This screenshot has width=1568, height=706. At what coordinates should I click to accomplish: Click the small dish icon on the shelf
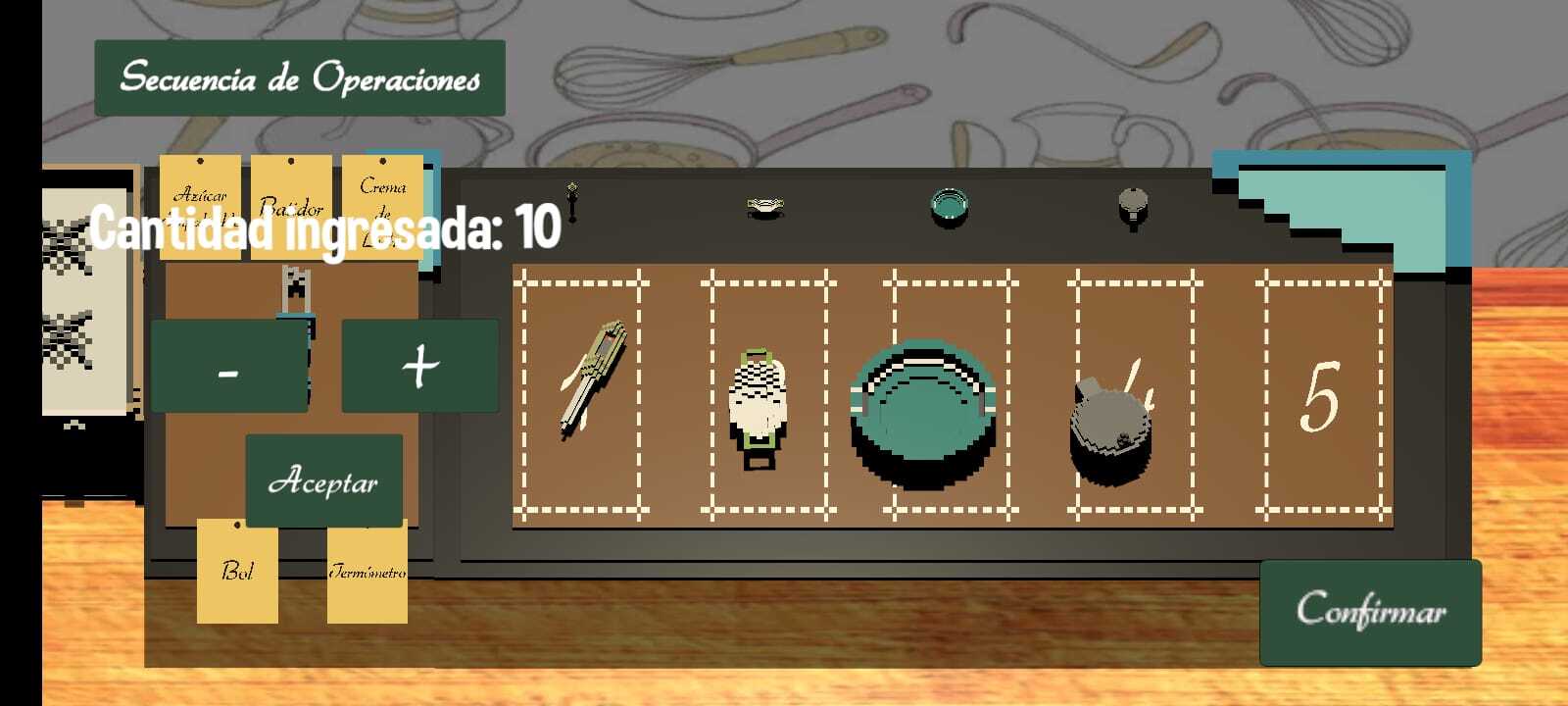(765, 204)
